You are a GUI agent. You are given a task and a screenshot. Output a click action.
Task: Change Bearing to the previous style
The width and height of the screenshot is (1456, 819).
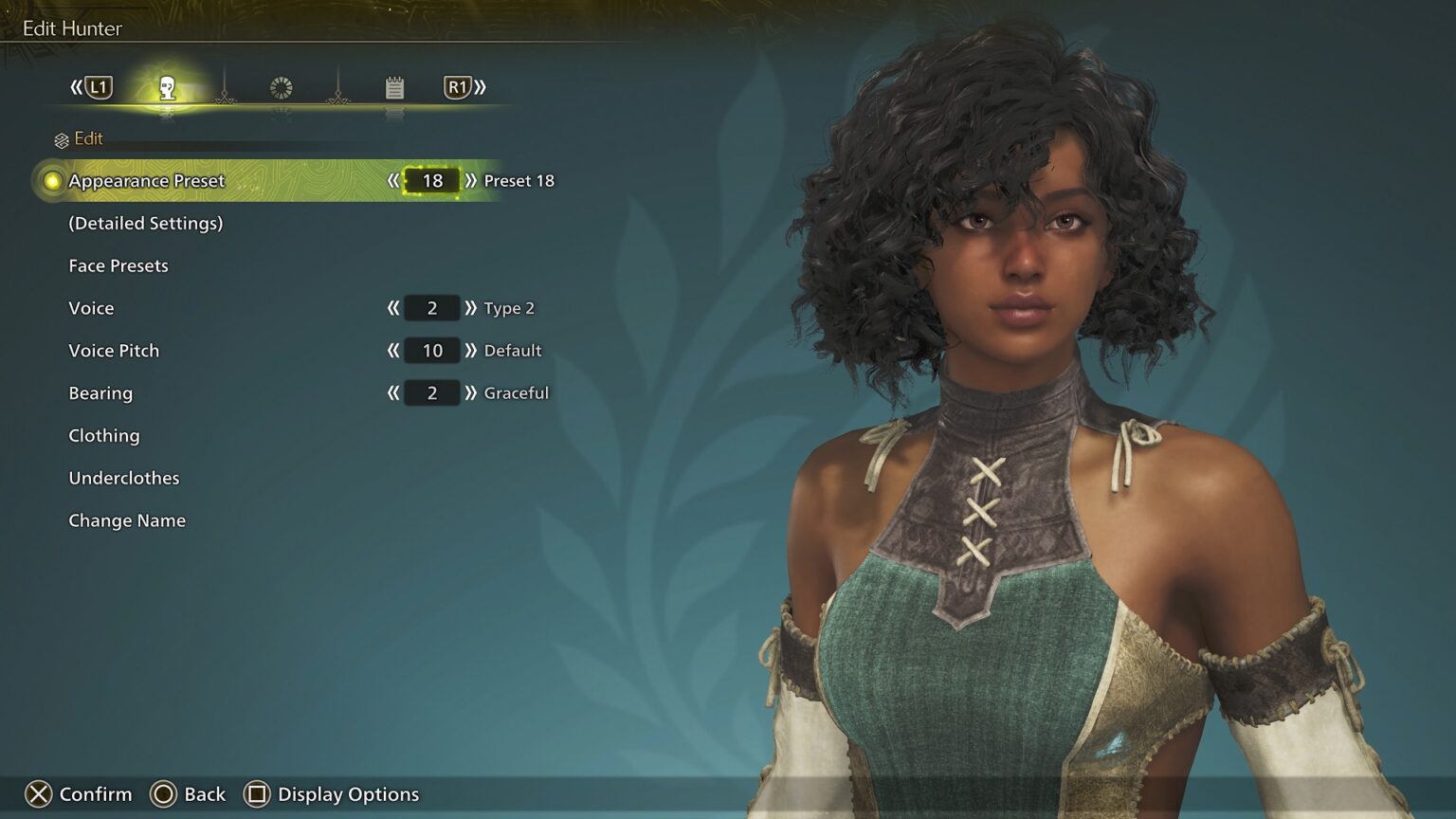point(393,393)
